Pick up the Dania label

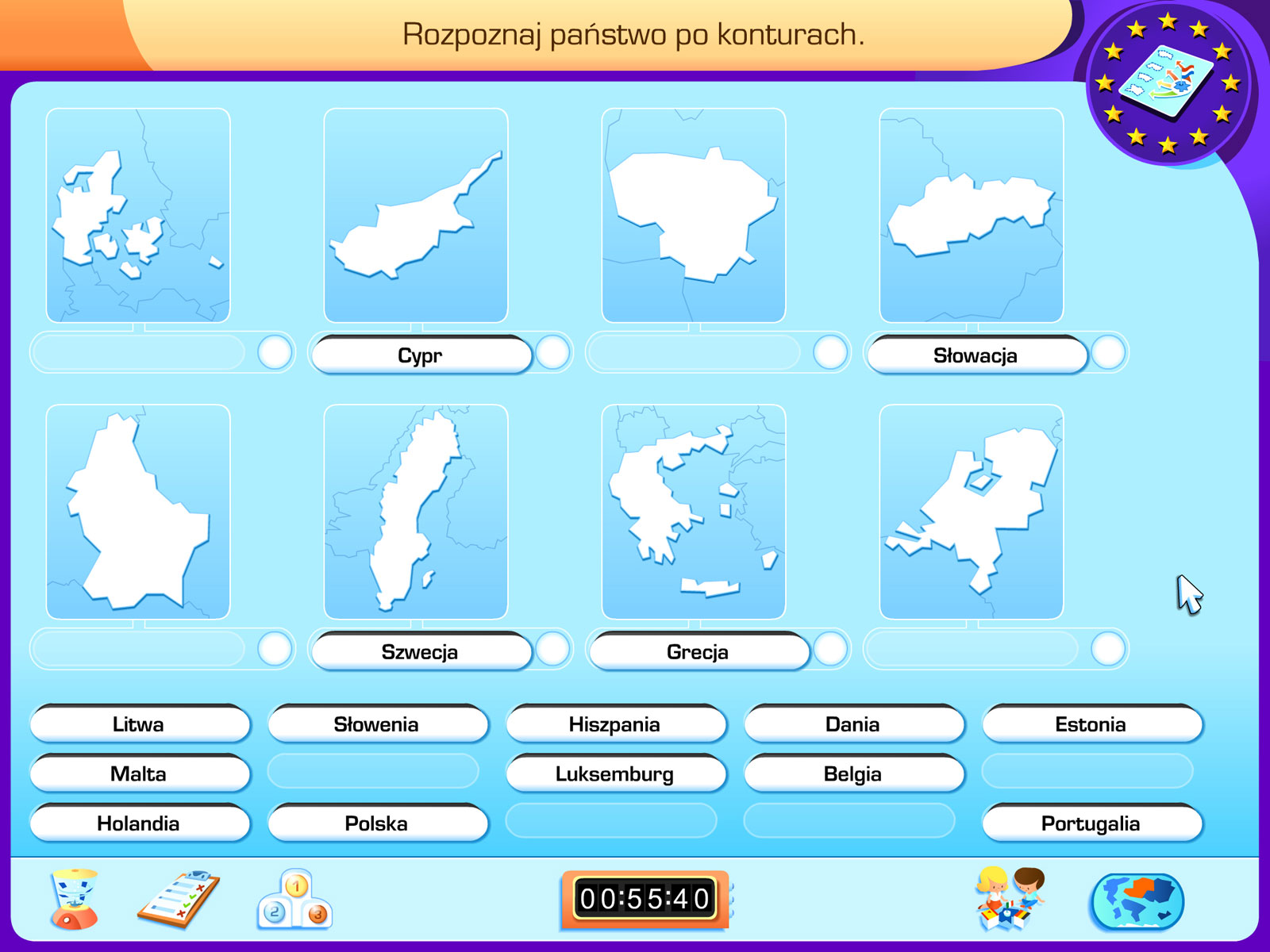(852, 724)
